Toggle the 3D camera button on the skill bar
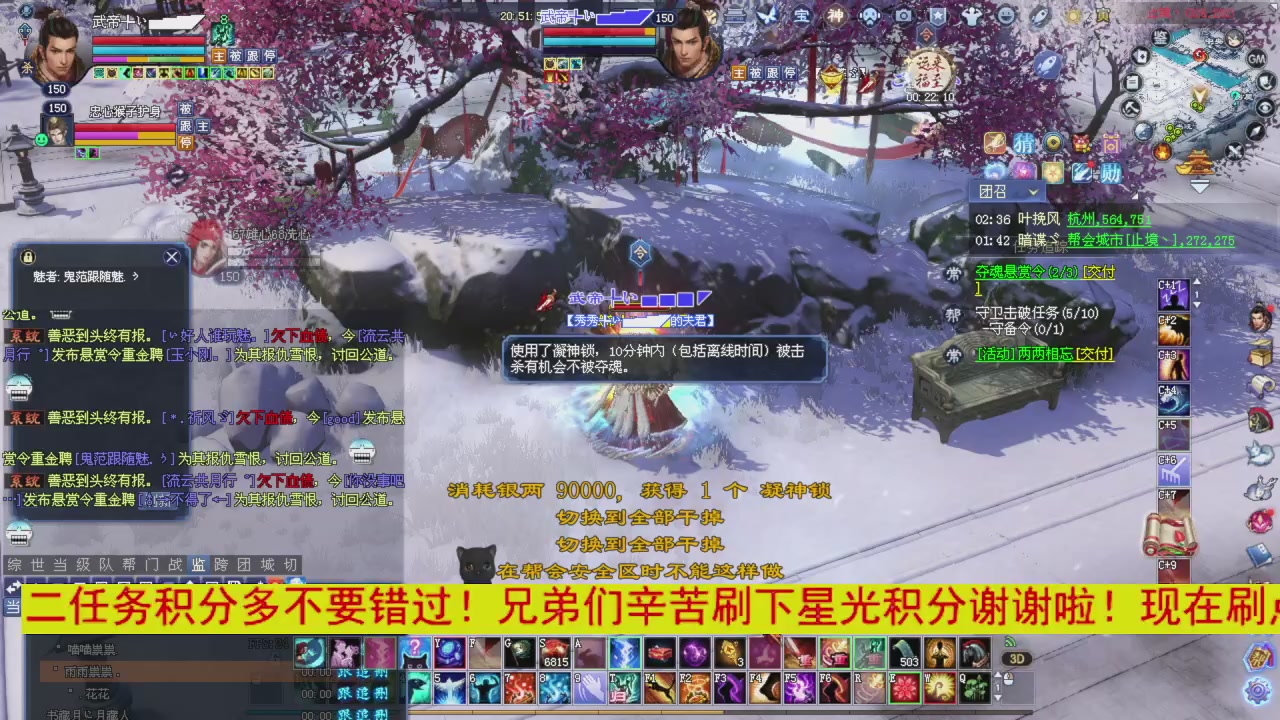This screenshot has width=1280, height=720. click(x=1017, y=658)
